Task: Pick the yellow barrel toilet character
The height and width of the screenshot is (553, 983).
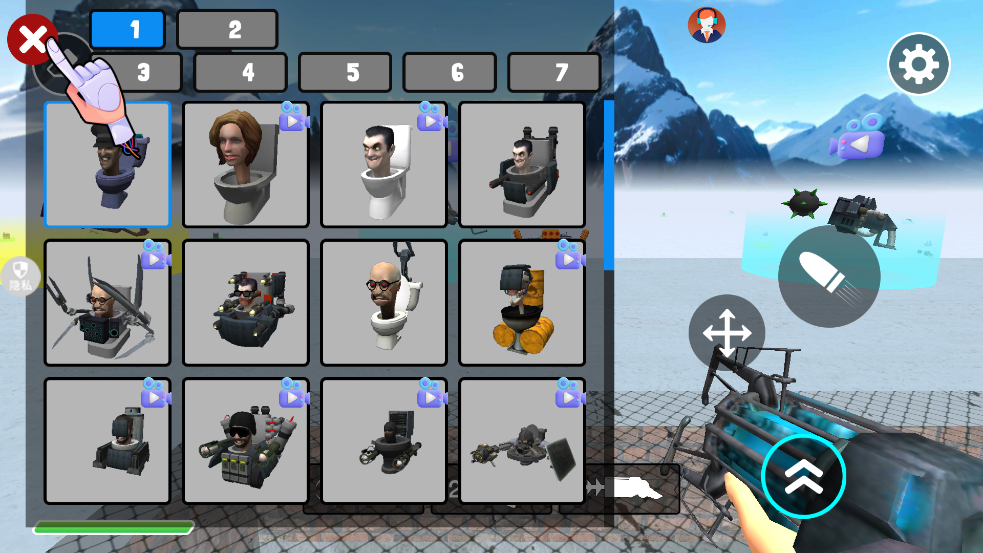Action: (x=521, y=302)
